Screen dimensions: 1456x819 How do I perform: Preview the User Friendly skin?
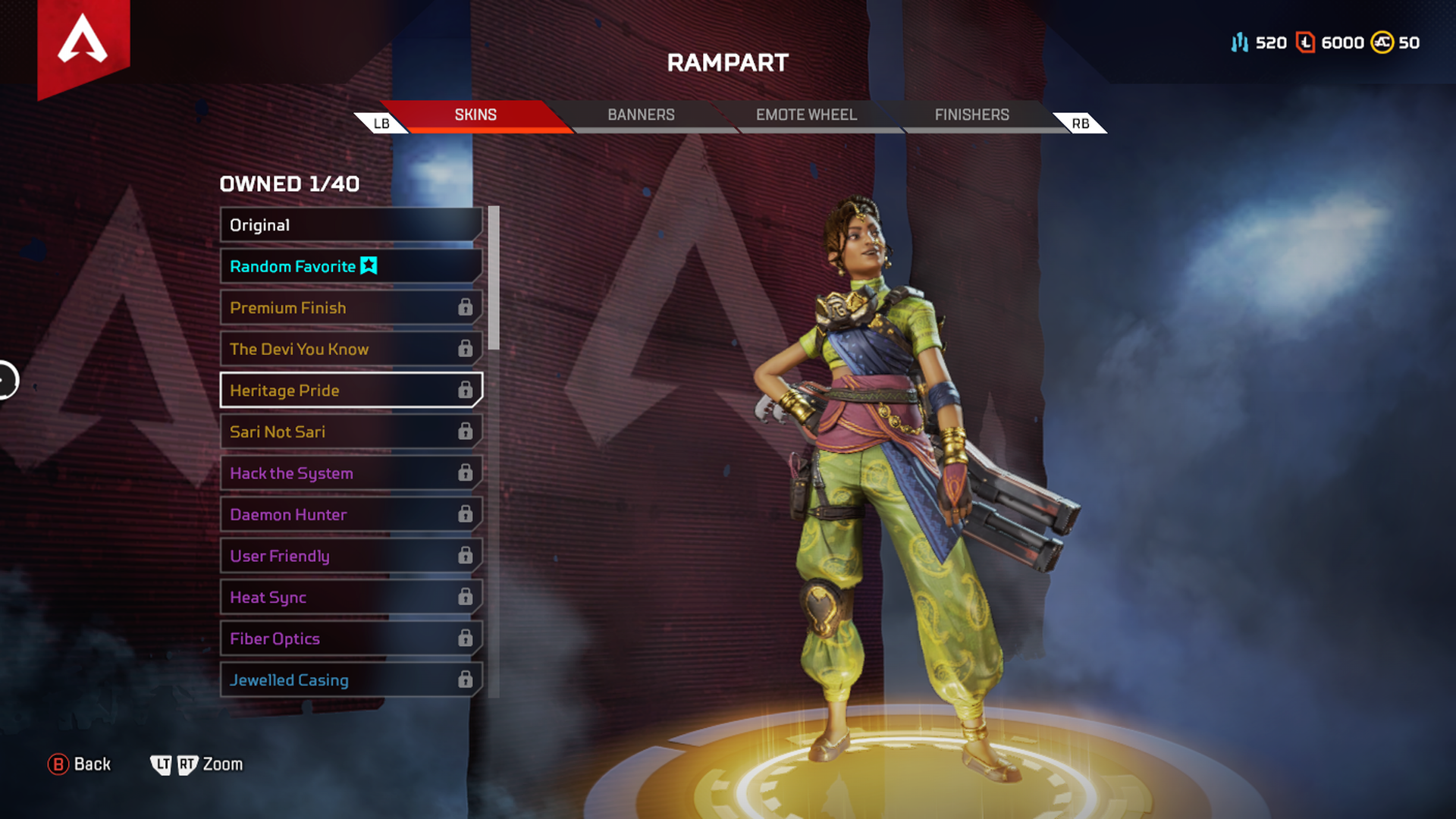(x=350, y=556)
